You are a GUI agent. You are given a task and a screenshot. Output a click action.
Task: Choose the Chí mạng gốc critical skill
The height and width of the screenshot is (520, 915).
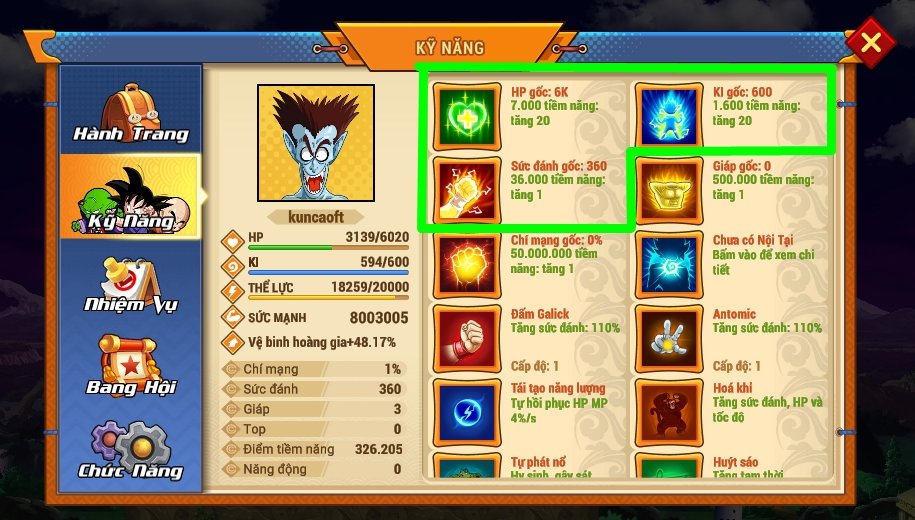pyautogui.click(x=466, y=266)
